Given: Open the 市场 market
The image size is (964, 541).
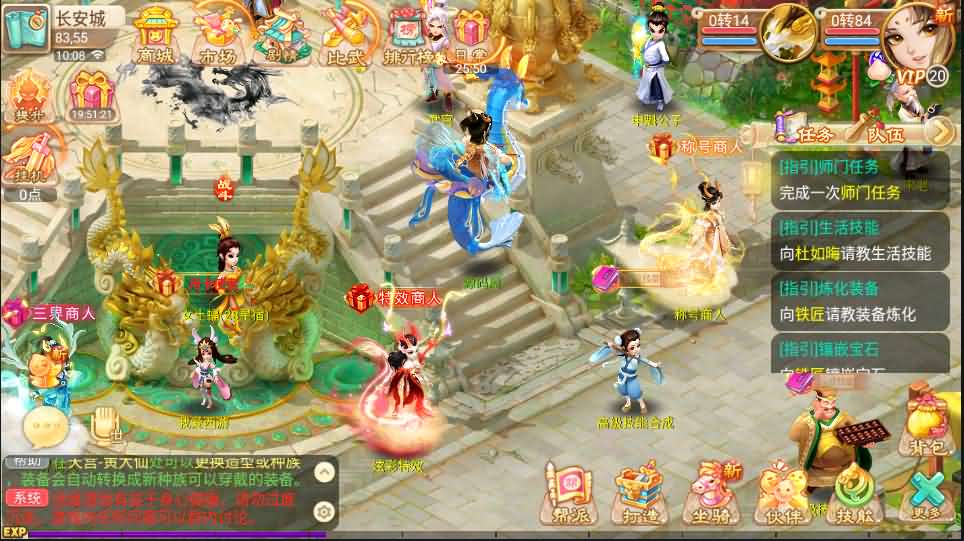Looking at the screenshot, I should (216, 35).
